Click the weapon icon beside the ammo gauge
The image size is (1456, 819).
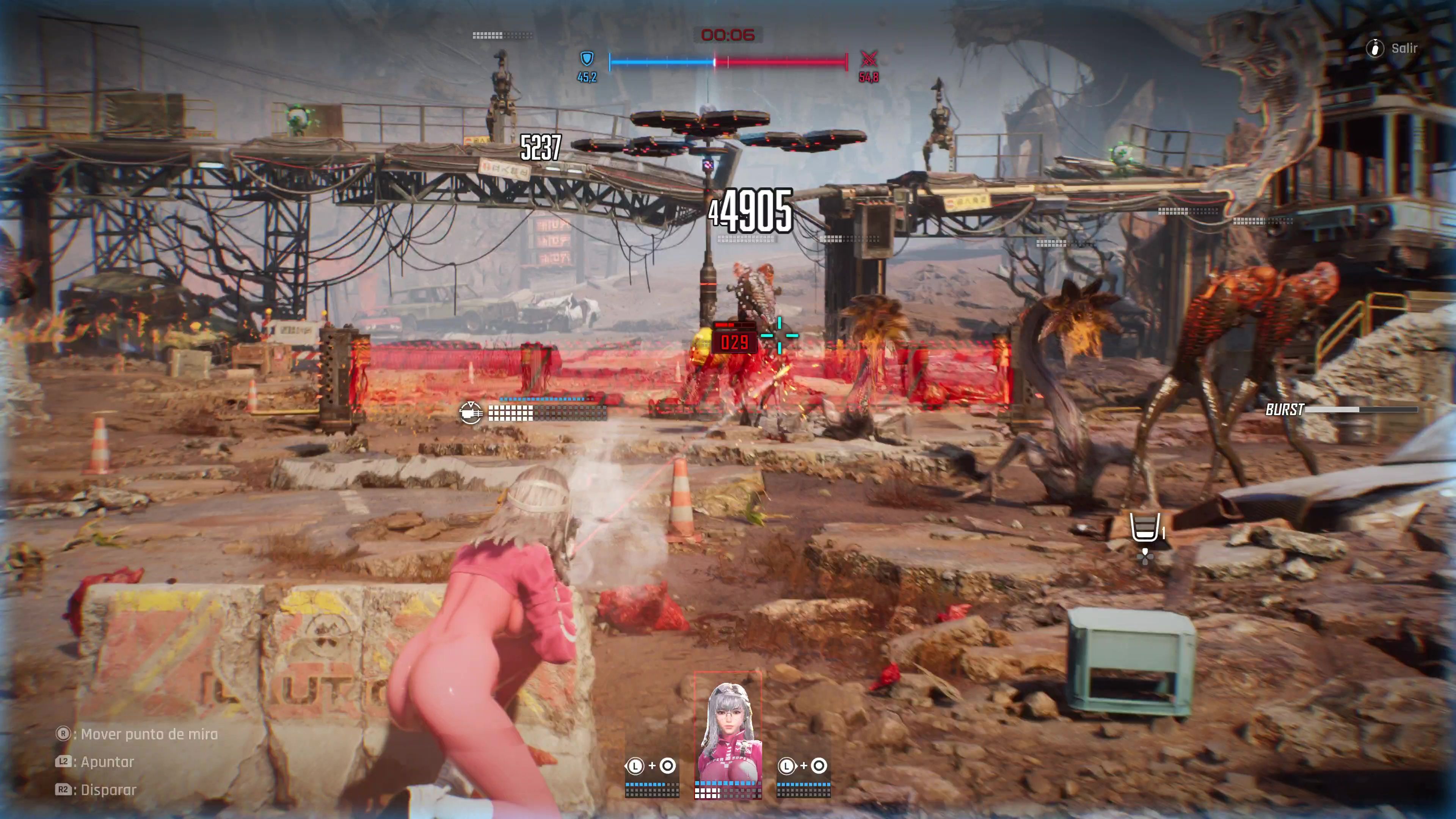(471, 413)
